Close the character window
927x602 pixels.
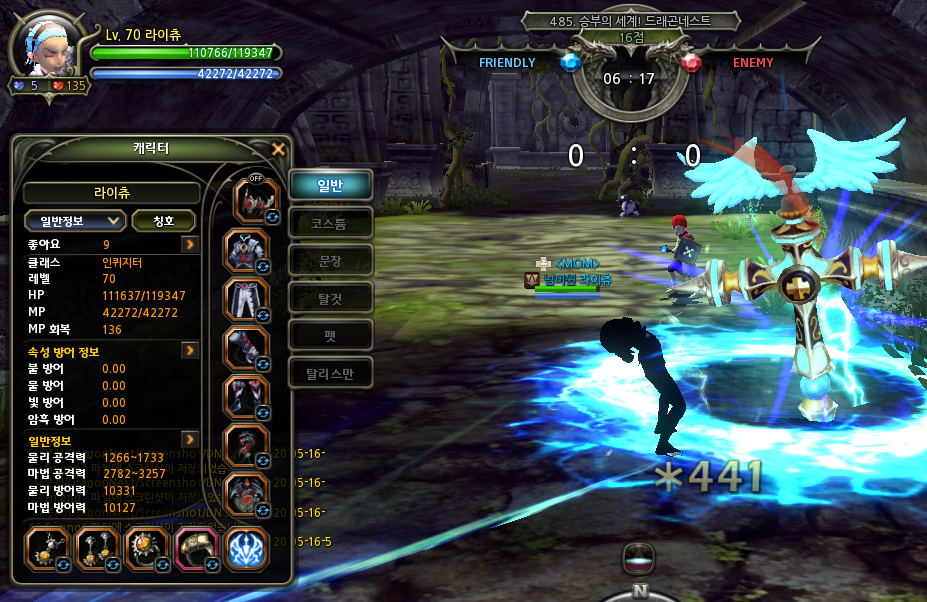pos(279,150)
